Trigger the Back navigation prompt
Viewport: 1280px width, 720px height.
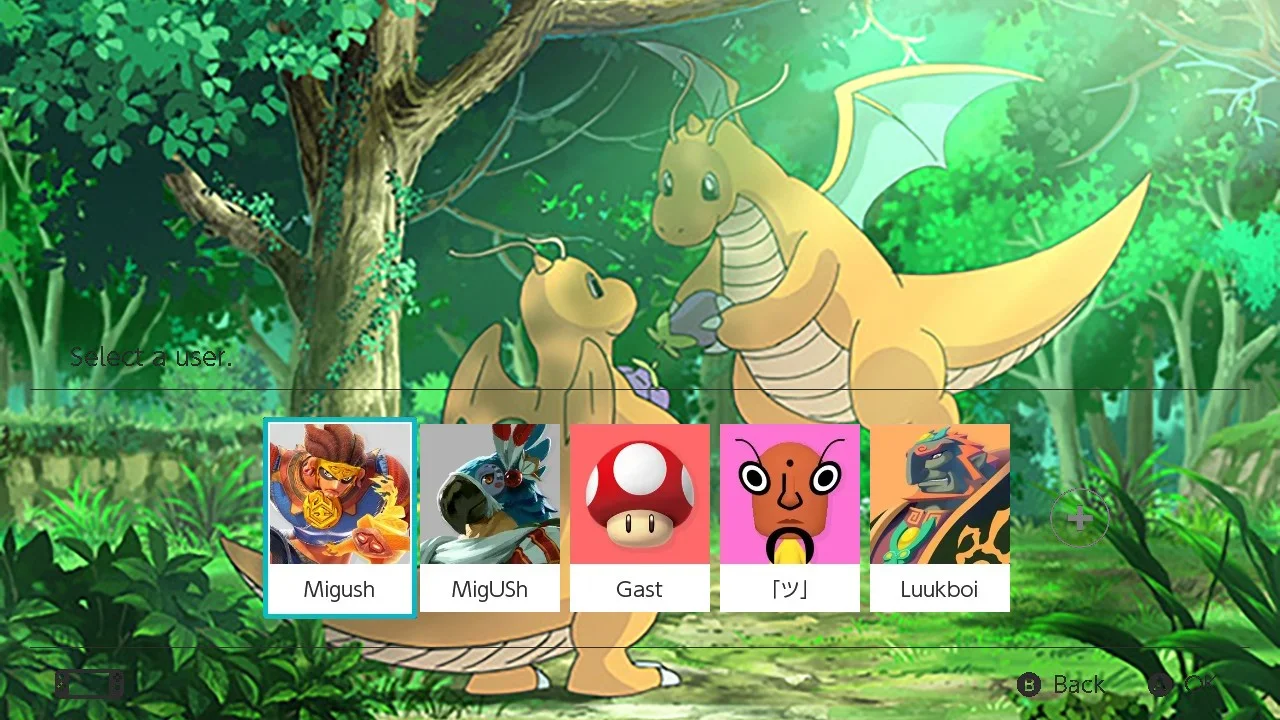tap(1078, 685)
